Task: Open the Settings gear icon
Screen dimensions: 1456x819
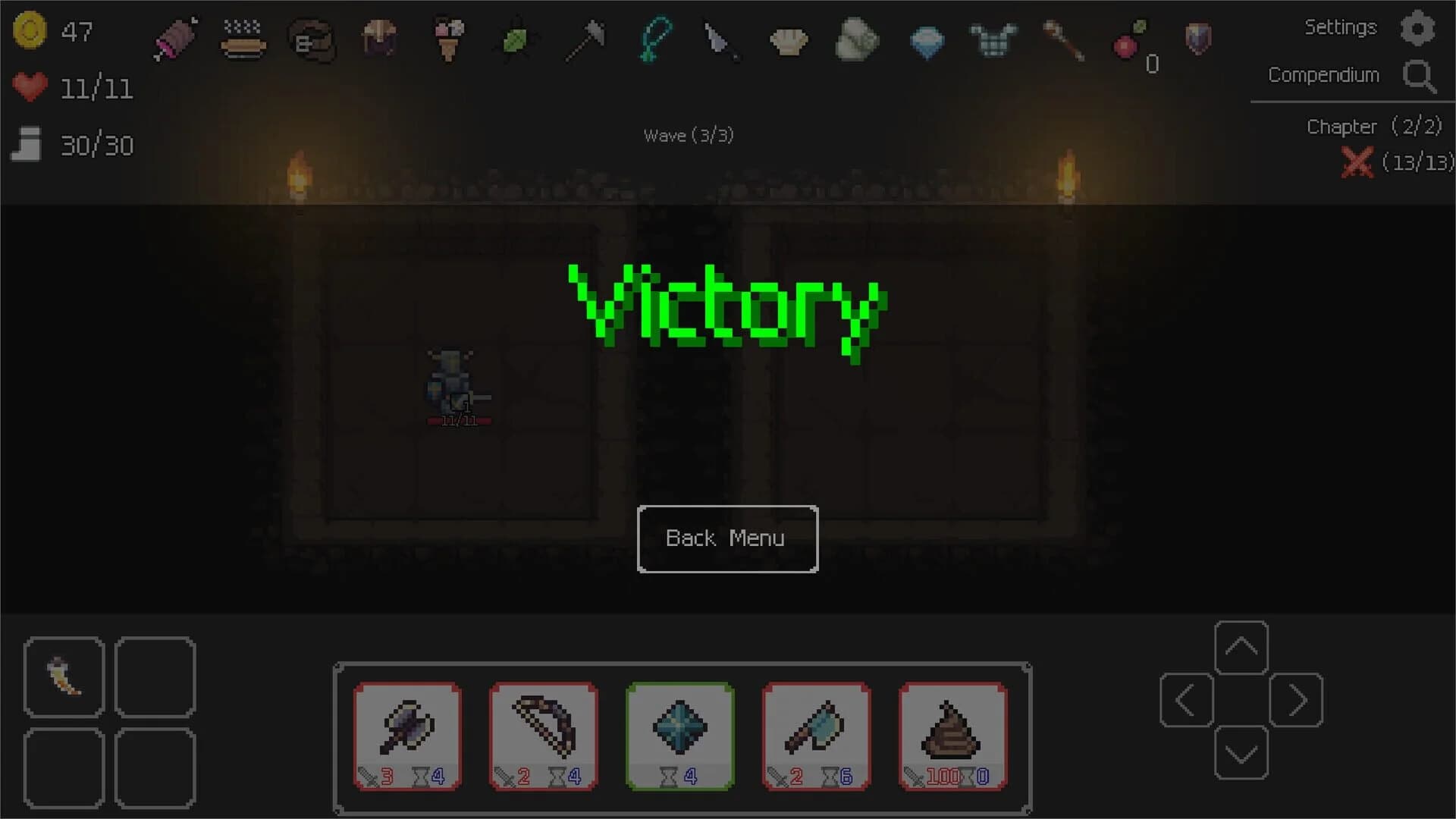Action: 1419,28
